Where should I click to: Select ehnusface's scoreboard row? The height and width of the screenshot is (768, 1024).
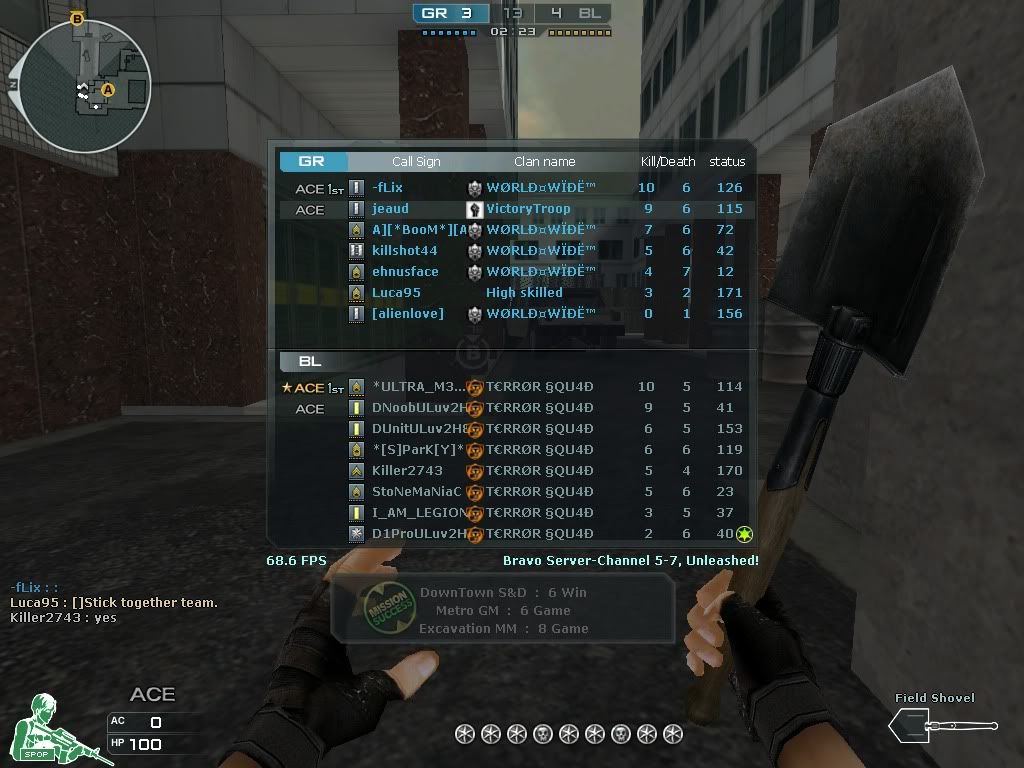[x=405, y=272]
